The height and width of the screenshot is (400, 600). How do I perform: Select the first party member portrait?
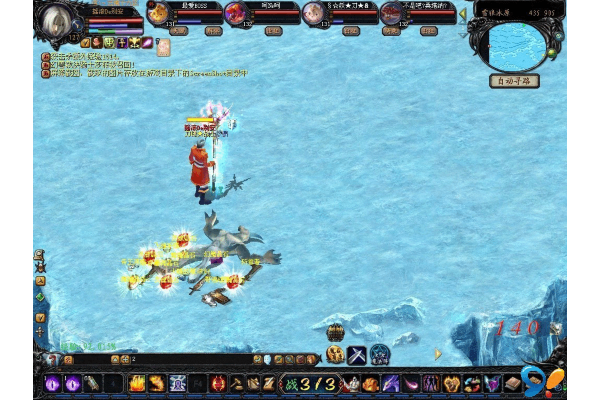click(x=158, y=13)
